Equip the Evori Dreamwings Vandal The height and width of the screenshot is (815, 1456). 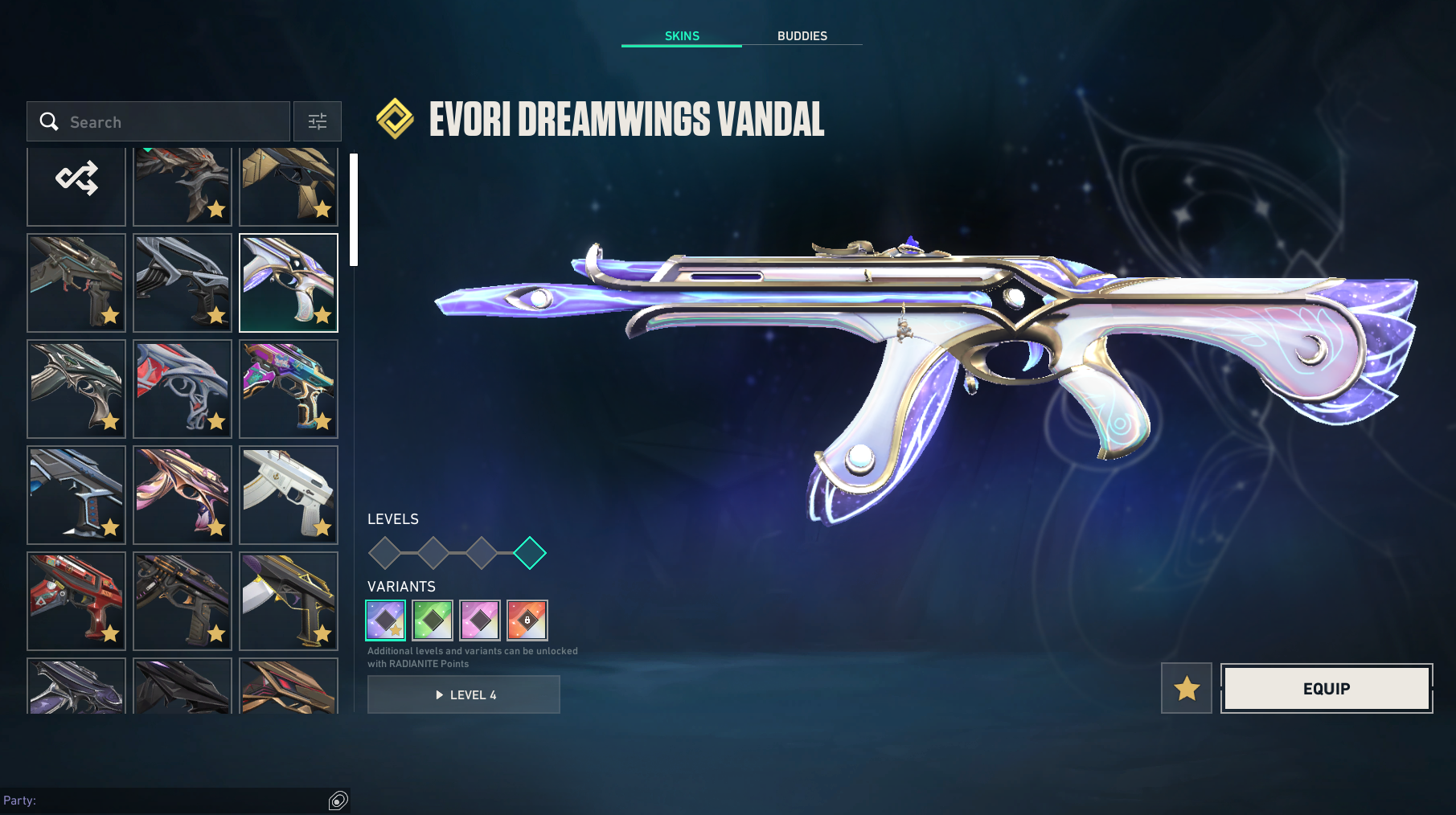pyautogui.click(x=1326, y=689)
